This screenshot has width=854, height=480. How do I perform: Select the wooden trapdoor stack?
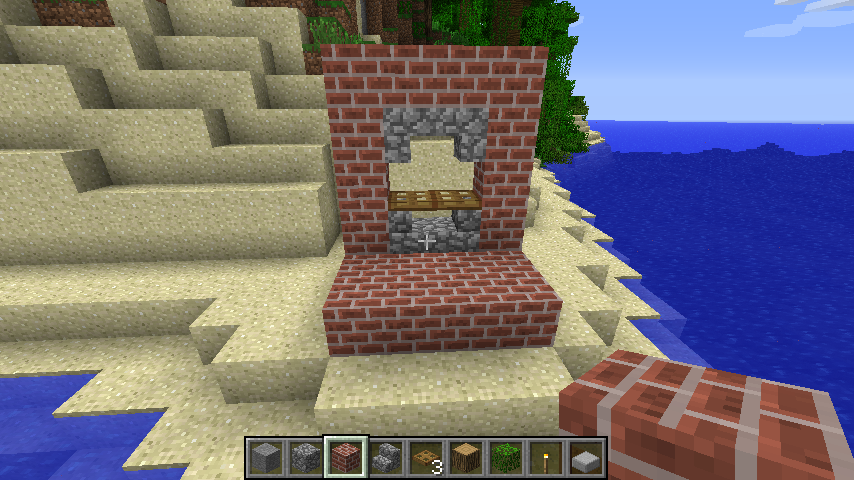pos(426,458)
